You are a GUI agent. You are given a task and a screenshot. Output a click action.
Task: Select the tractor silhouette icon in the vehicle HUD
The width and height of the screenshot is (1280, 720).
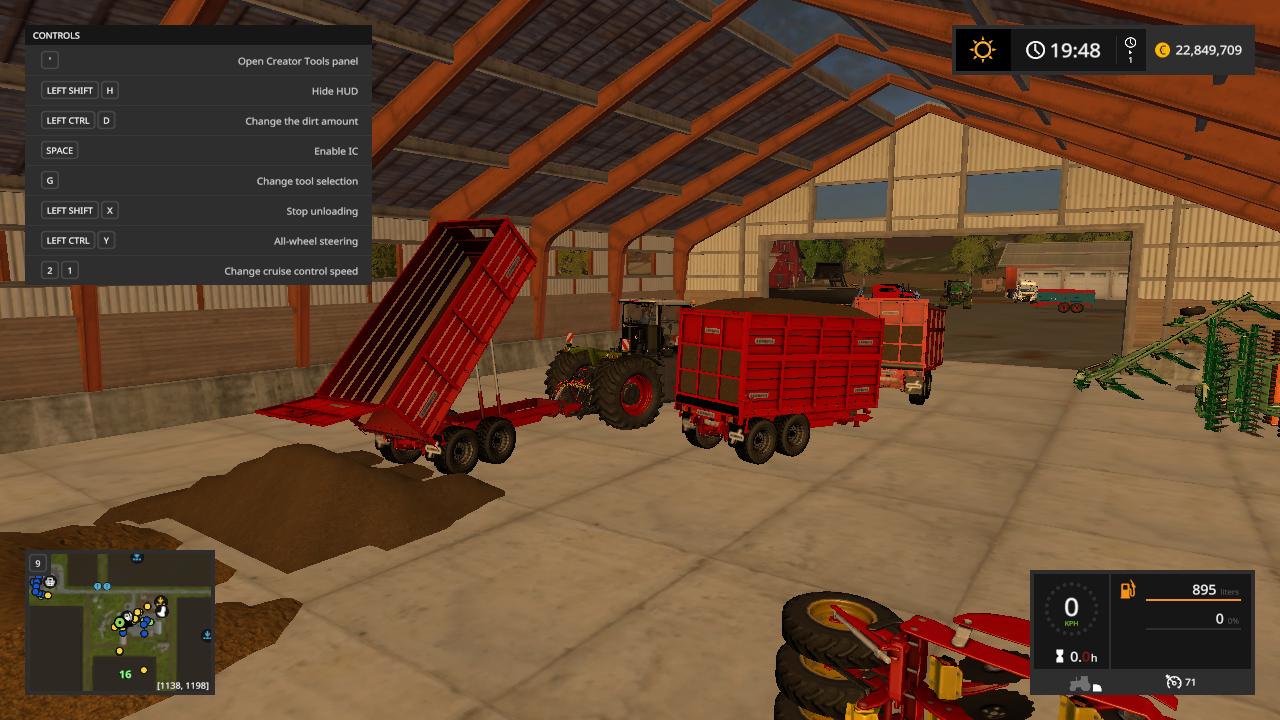click(1080, 682)
